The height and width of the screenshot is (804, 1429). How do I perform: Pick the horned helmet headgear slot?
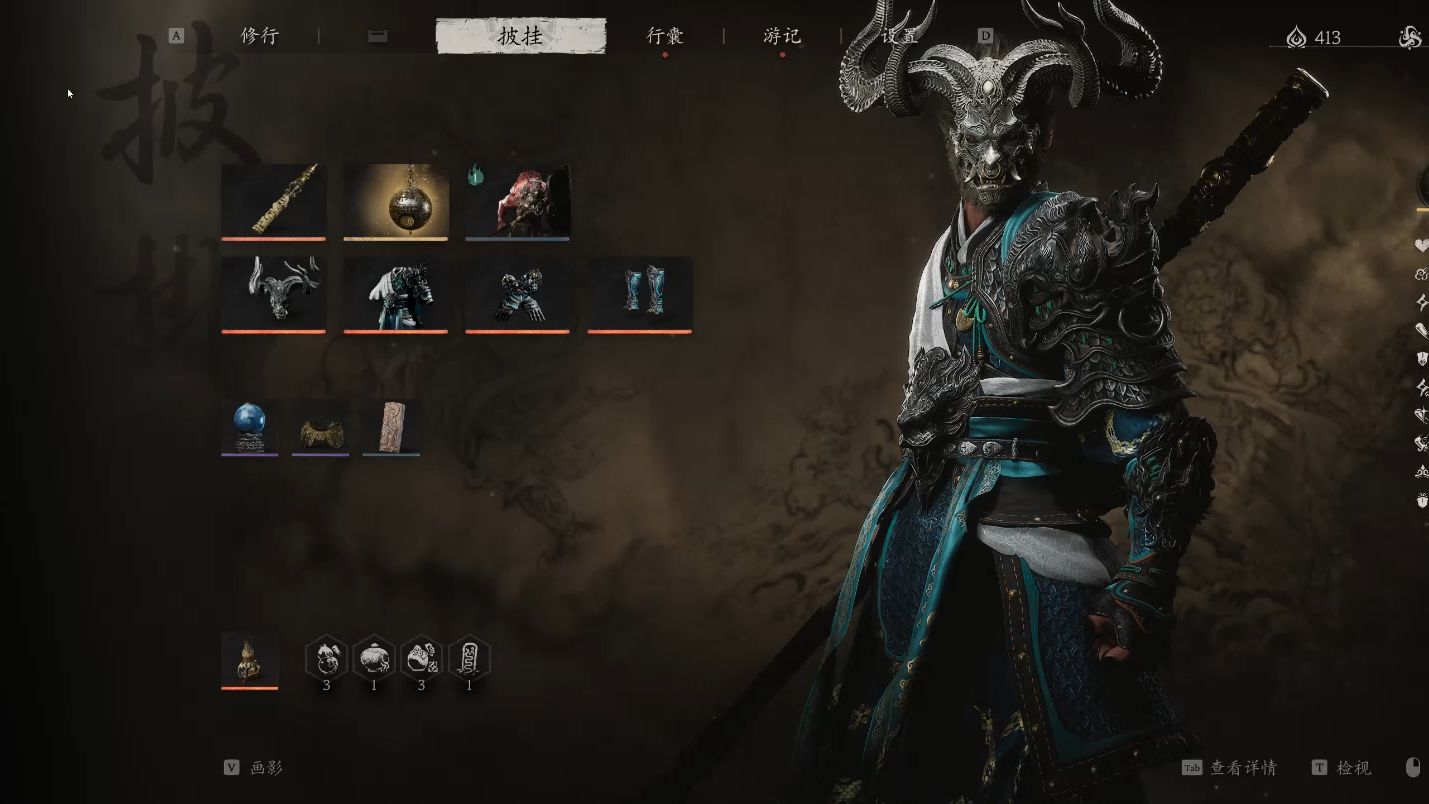click(x=274, y=294)
